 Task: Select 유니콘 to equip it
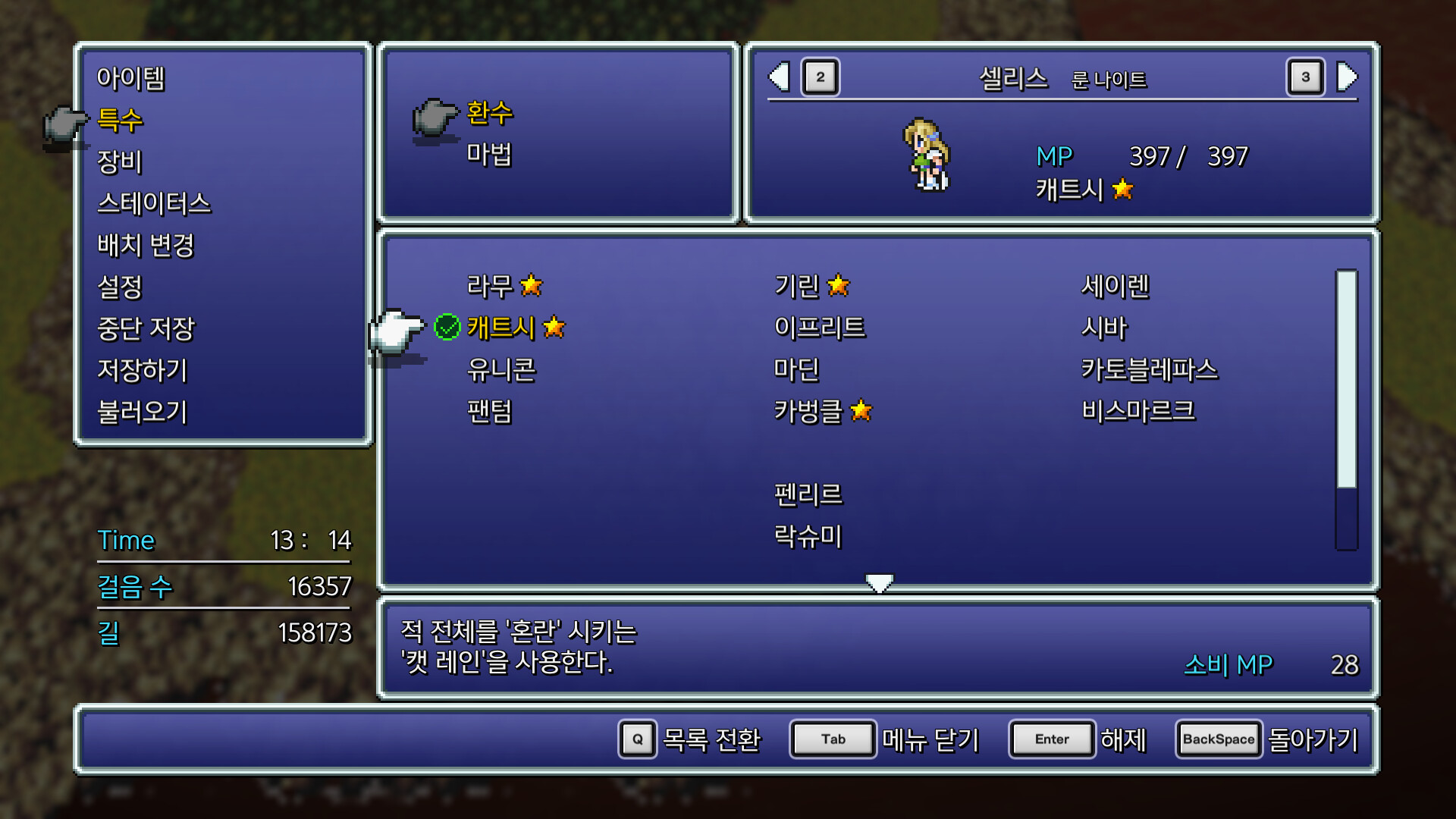pos(504,369)
